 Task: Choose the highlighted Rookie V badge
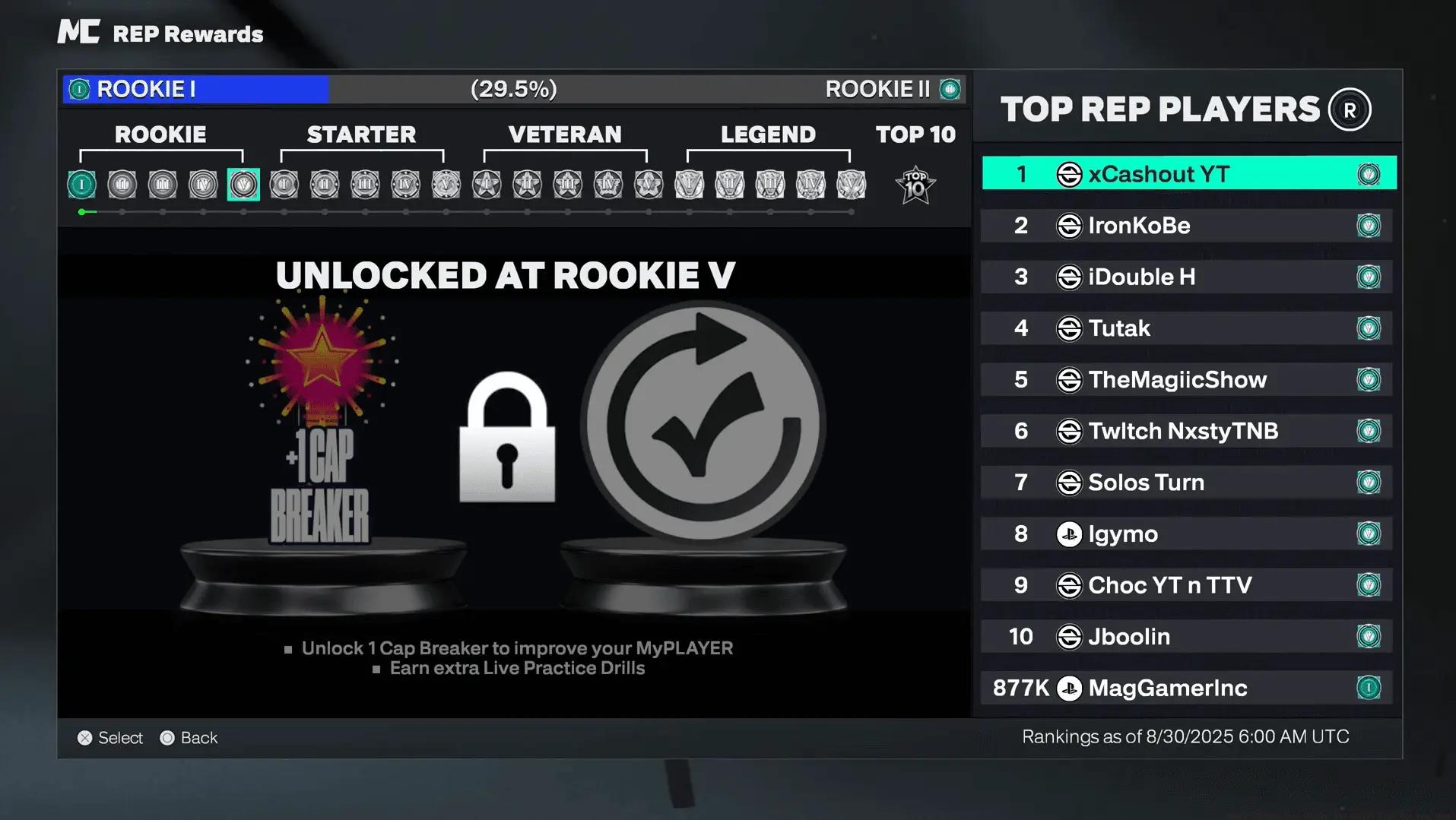click(243, 185)
